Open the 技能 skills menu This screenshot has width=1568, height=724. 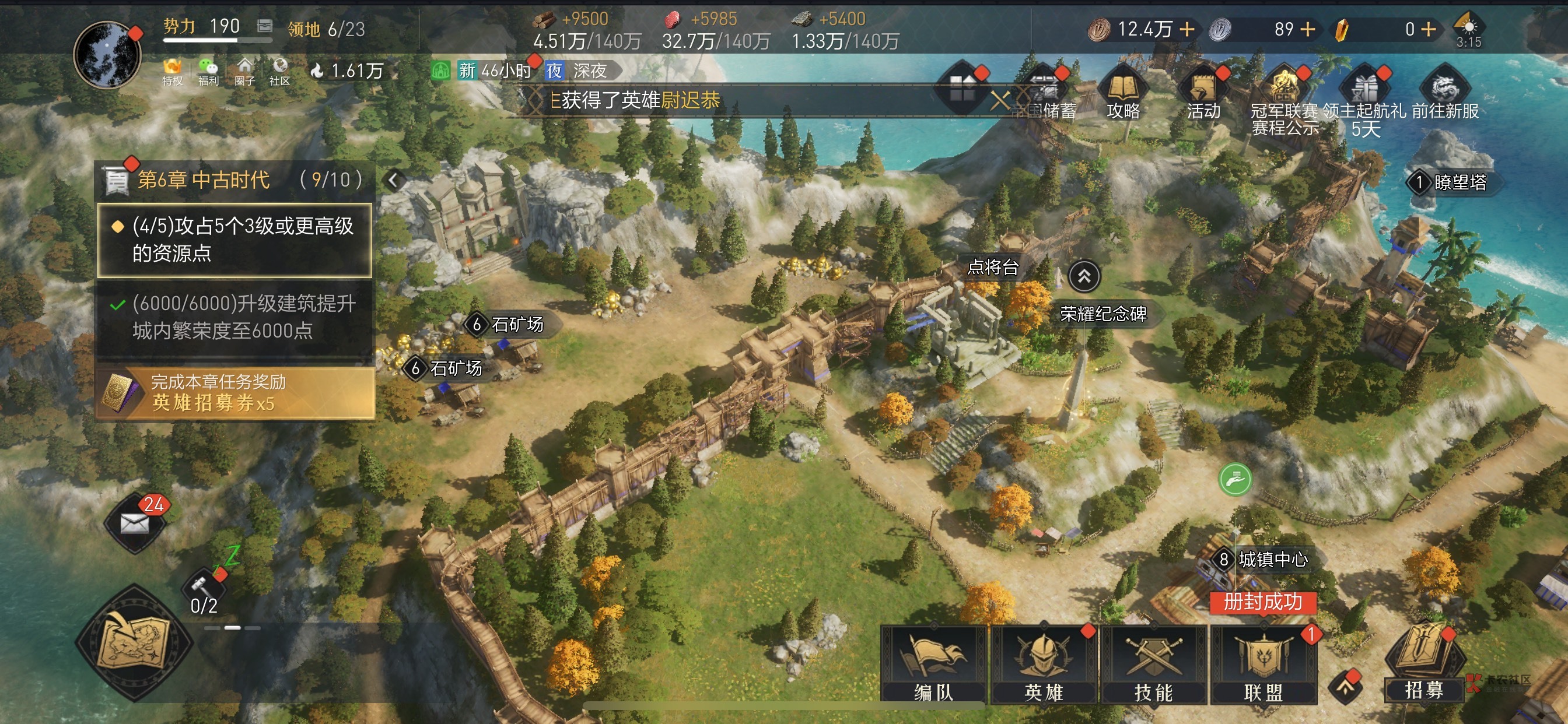[x=1153, y=665]
